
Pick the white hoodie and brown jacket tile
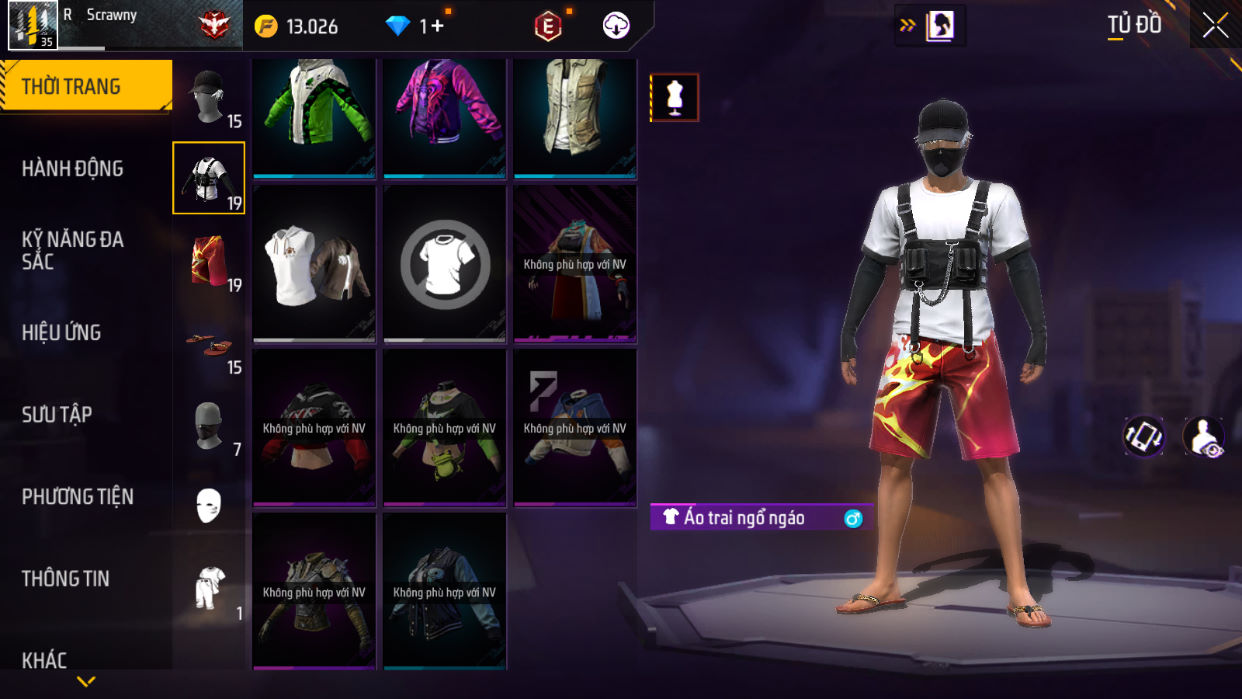pos(315,263)
